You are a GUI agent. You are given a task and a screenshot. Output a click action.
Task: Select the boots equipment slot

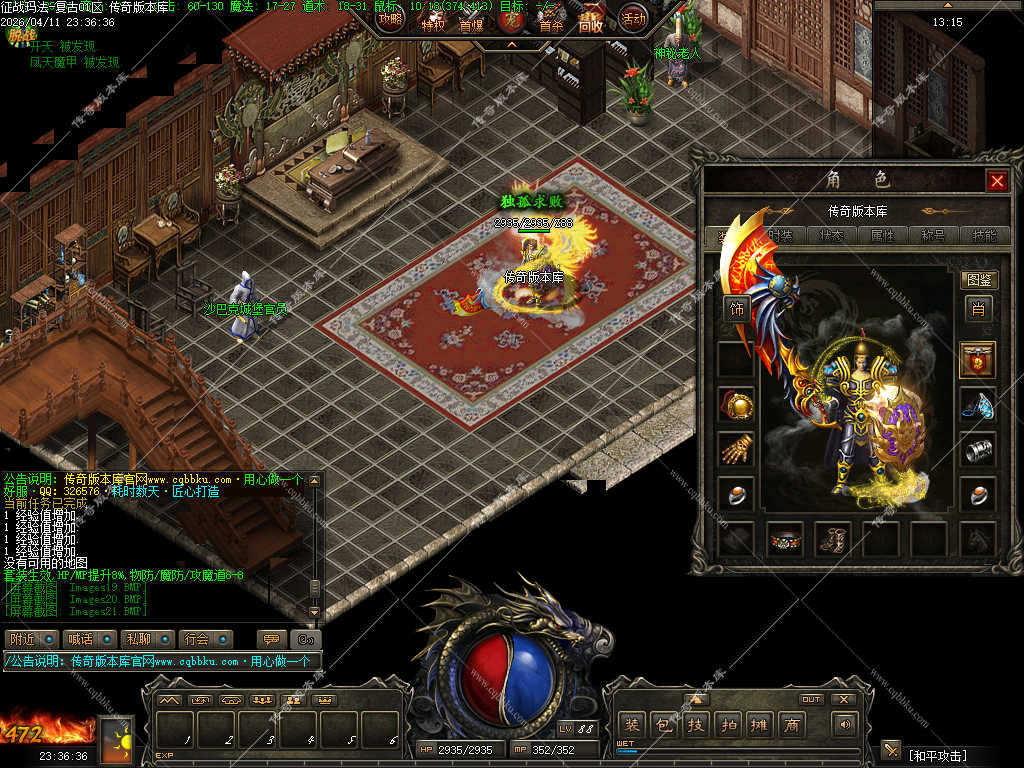(x=832, y=539)
